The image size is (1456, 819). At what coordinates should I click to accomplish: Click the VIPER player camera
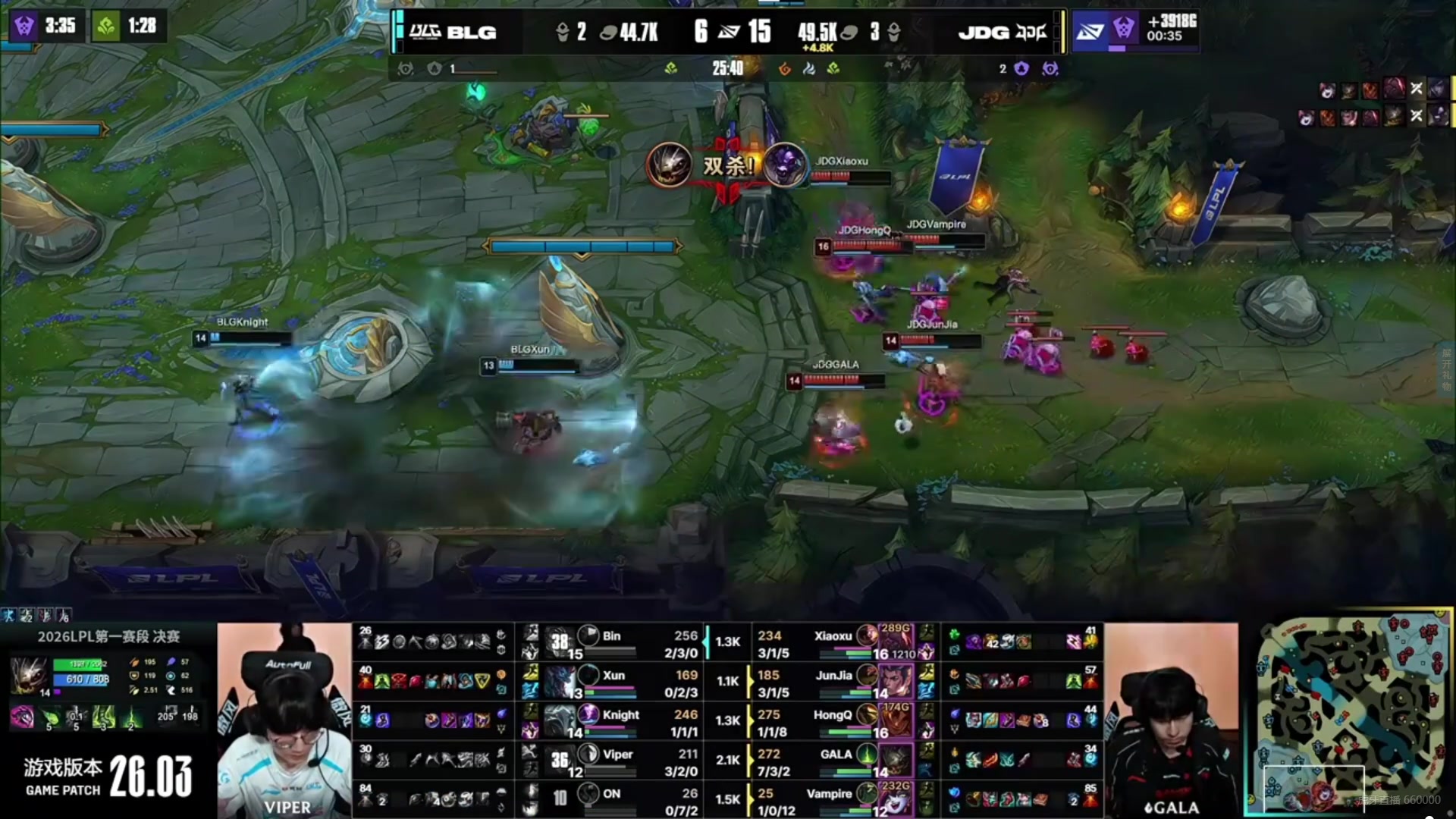pyautogui.click(x=284, y=720)
